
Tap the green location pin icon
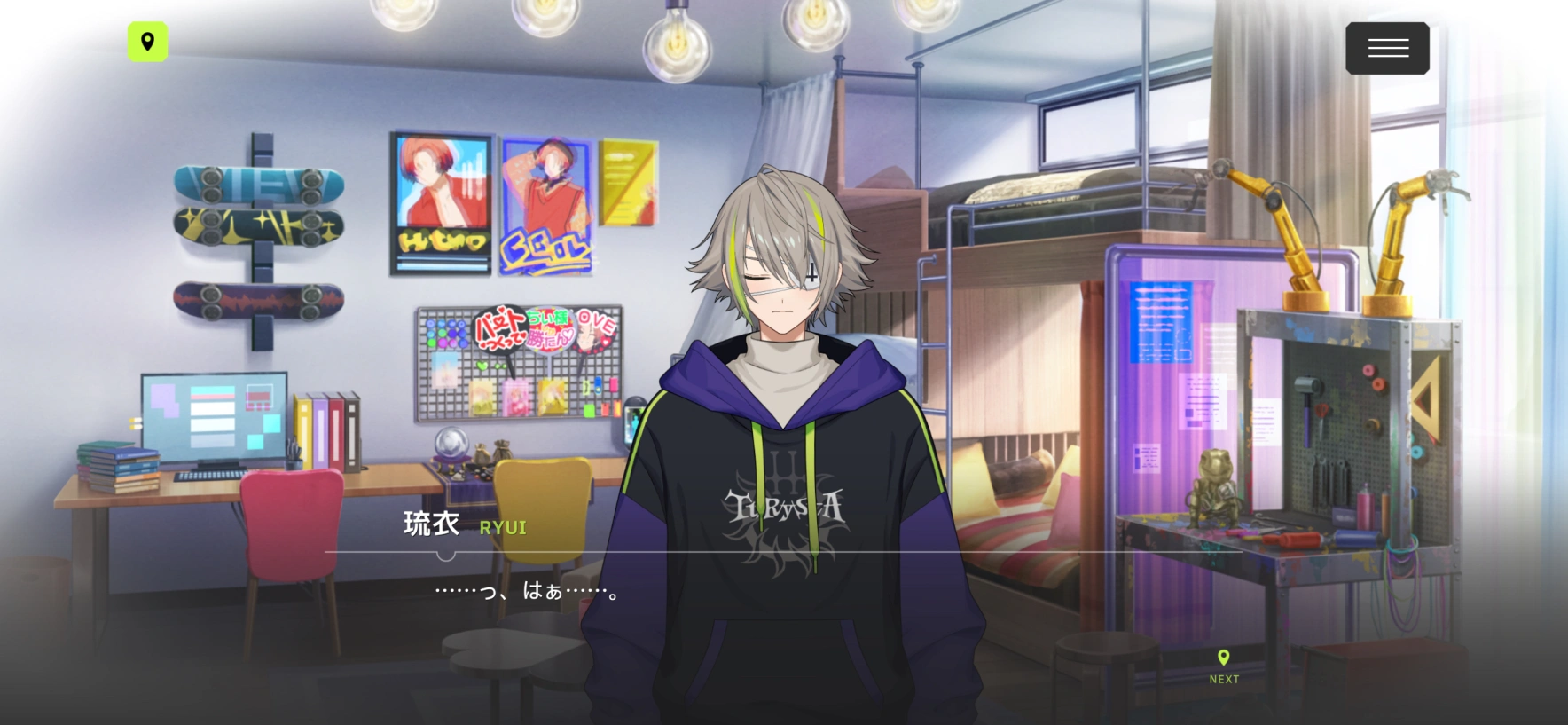[x=147, y=42]
